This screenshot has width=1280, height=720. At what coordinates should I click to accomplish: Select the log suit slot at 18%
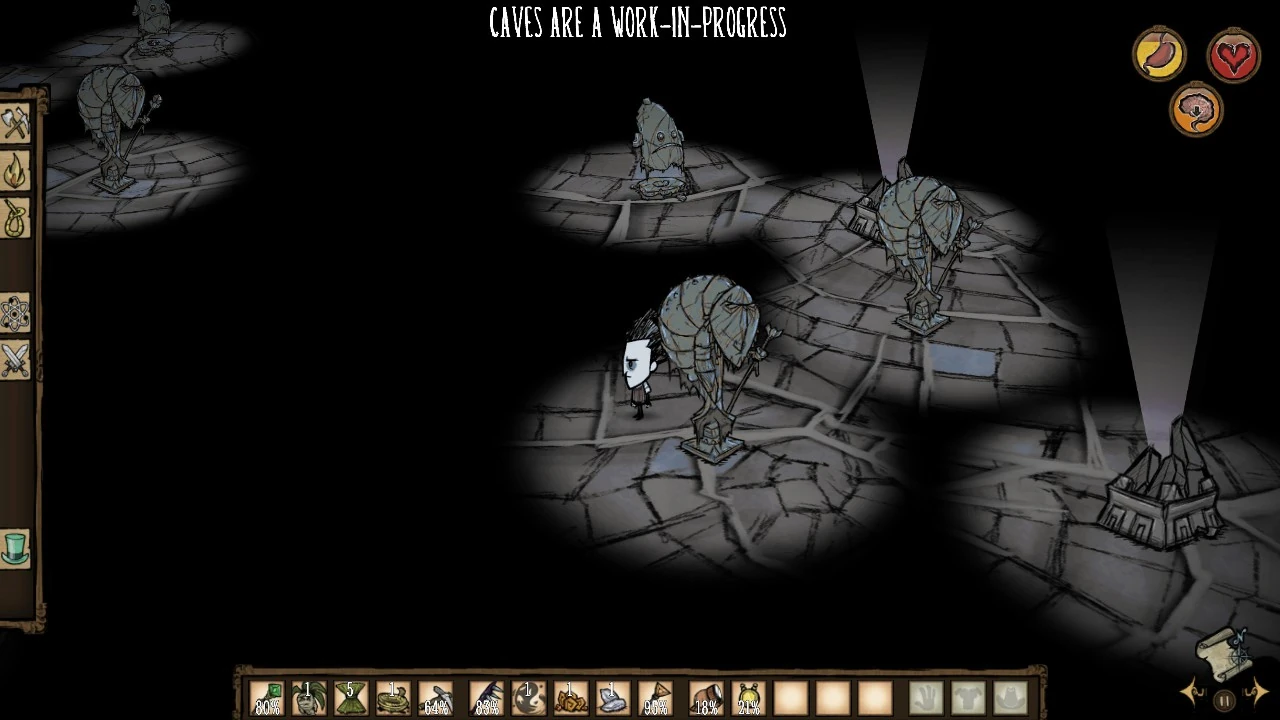pyautogui.click(x=706, y=698)
